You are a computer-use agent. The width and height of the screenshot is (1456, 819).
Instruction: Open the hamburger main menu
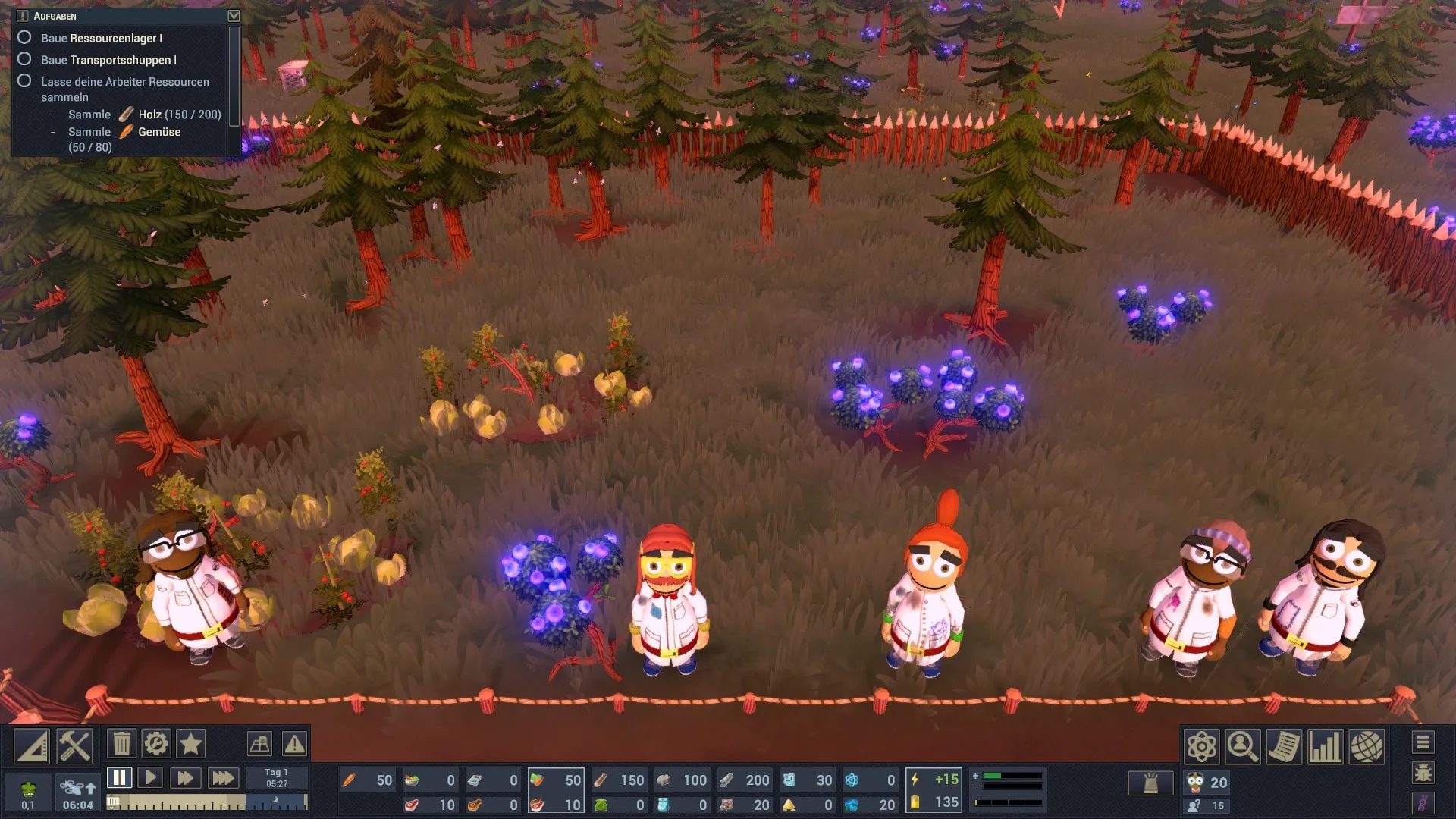pyautogui.click(x=1423, y=742)
